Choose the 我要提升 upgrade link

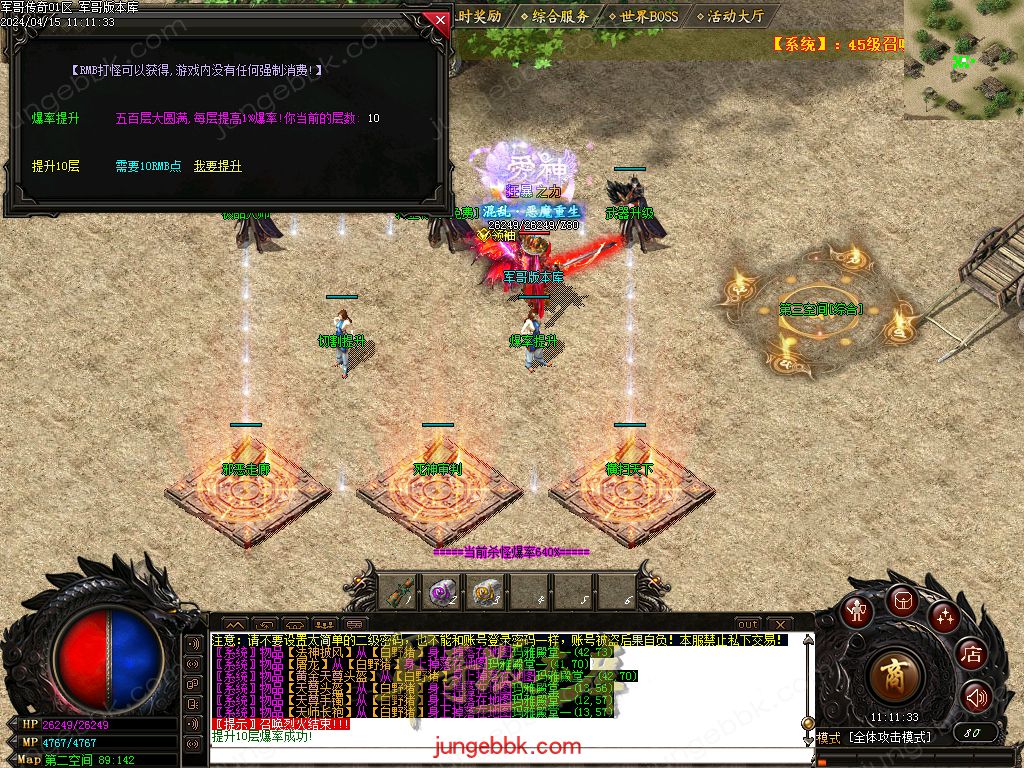click(x=217, y=166)
